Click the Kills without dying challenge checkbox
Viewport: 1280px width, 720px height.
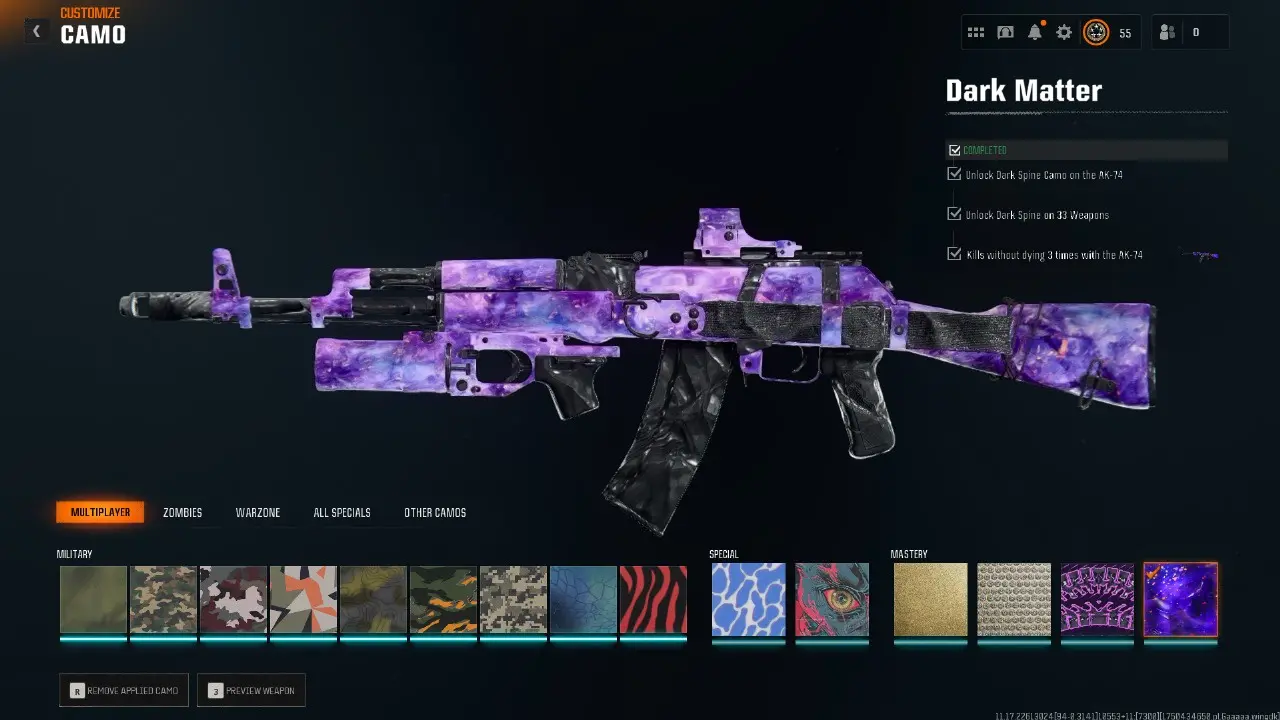pos(954,253)
